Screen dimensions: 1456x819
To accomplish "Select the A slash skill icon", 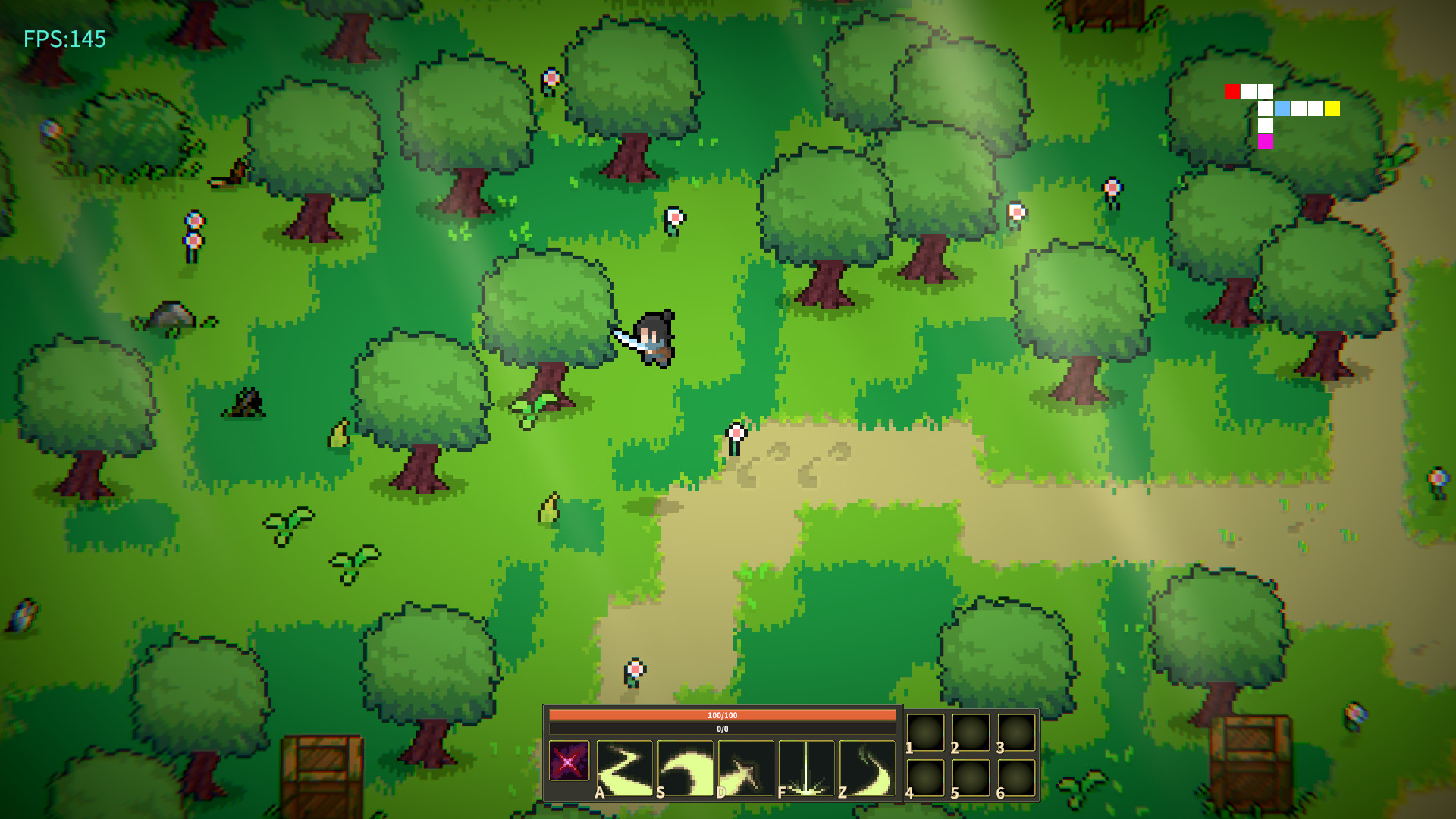I will [x=626, y=767].
